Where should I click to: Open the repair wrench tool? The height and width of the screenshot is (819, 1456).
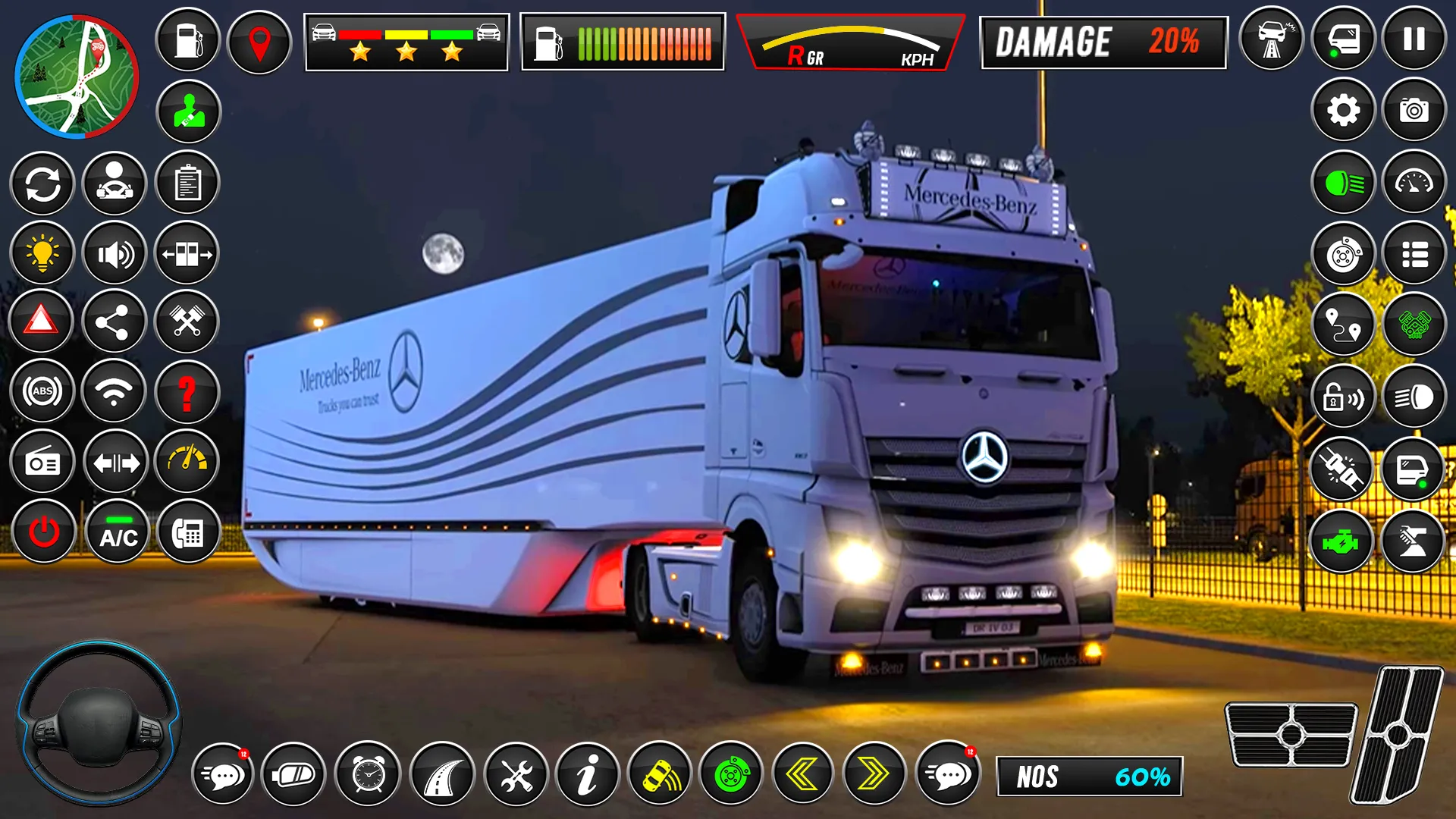click(x=516, y=773)
